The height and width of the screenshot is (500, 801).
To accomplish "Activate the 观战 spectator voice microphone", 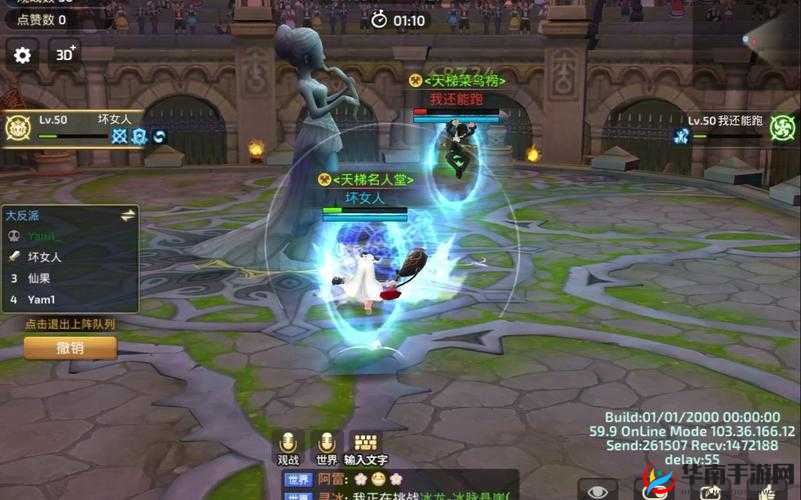I will click(289, 444).
